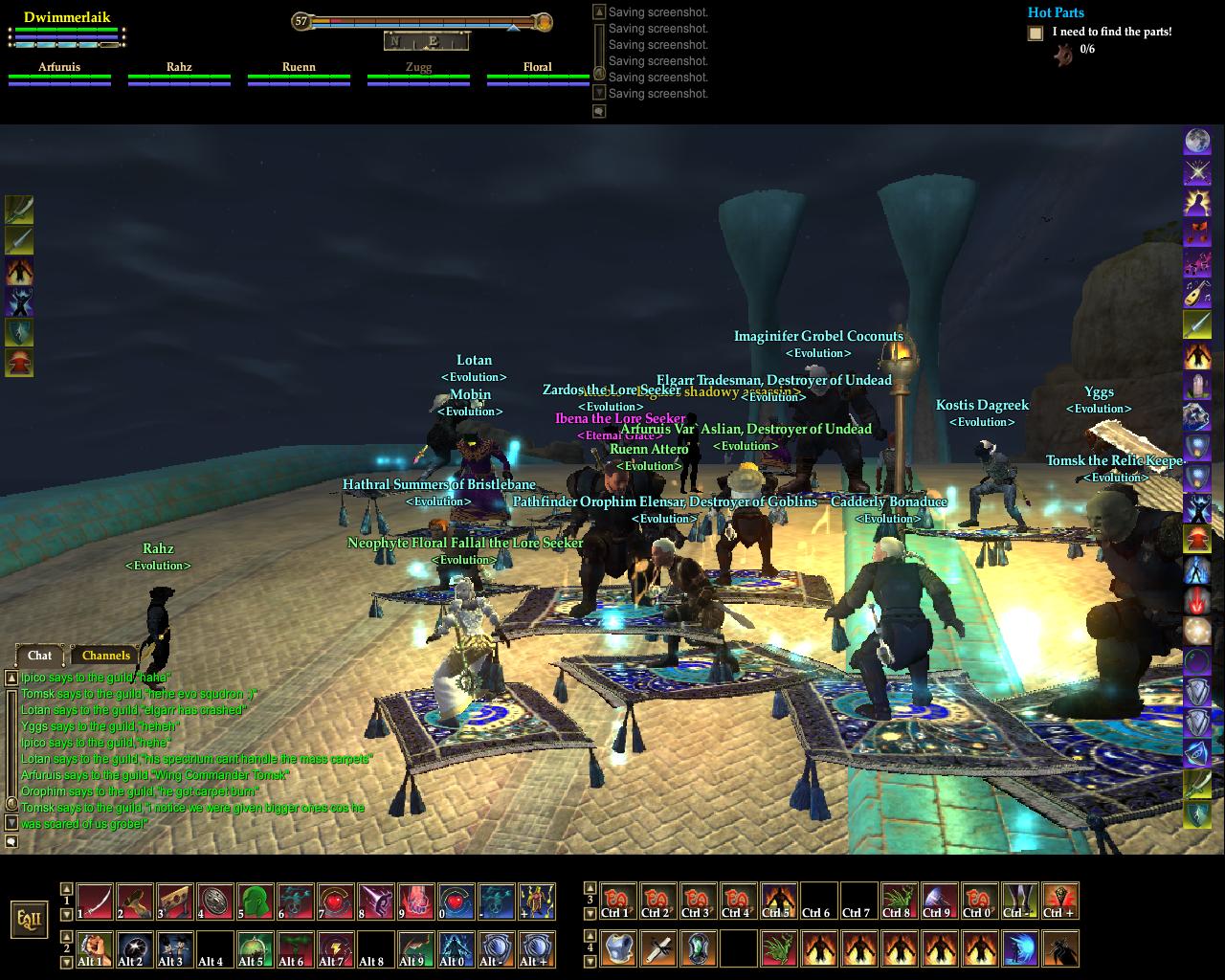Screen dimensions: 1225x980
Task: Switch to the Channels chat tab
Action: click(x=105, y=656)
